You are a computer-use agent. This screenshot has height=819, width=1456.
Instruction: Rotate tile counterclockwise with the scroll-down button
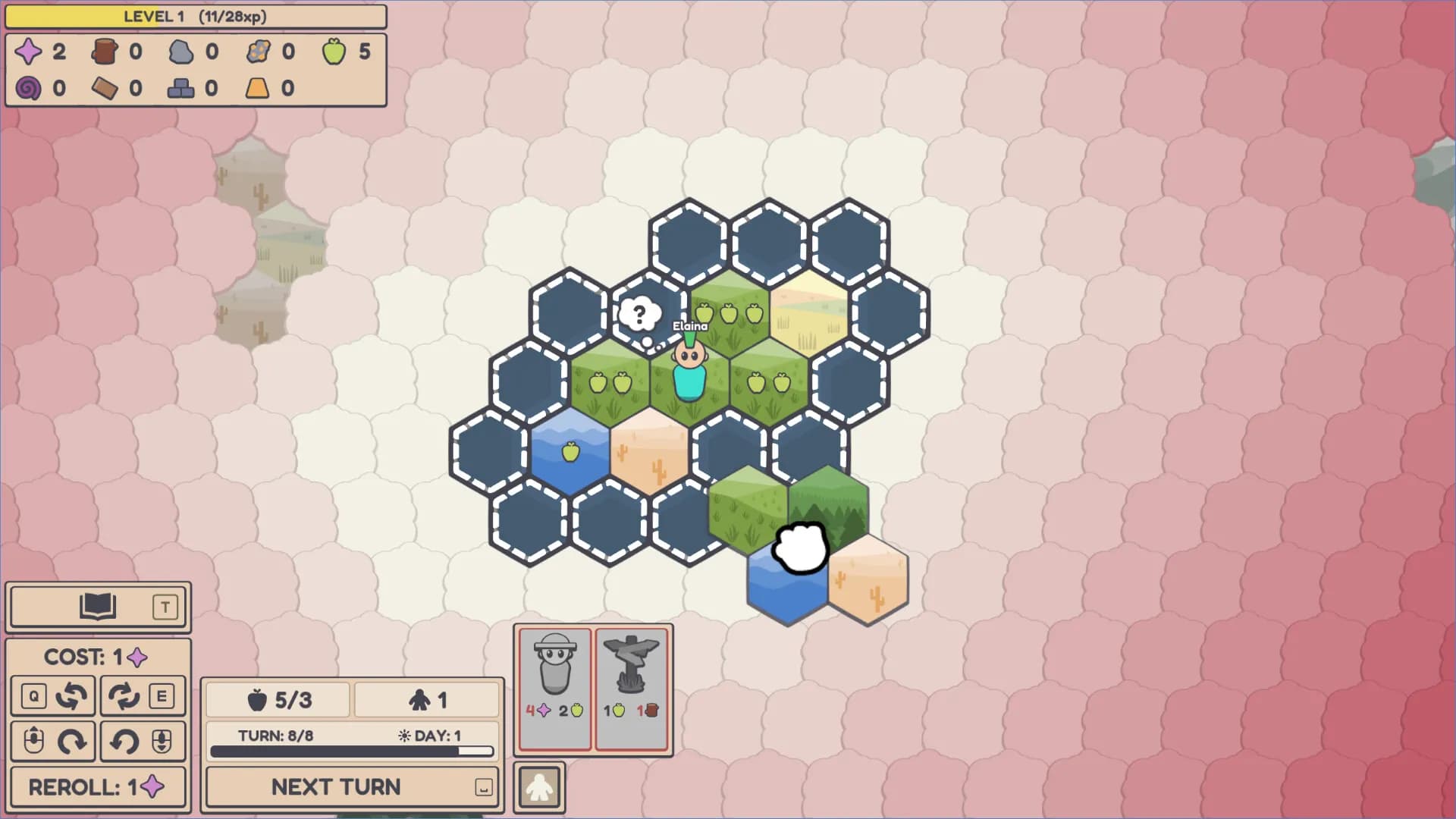tap(143, 741)
